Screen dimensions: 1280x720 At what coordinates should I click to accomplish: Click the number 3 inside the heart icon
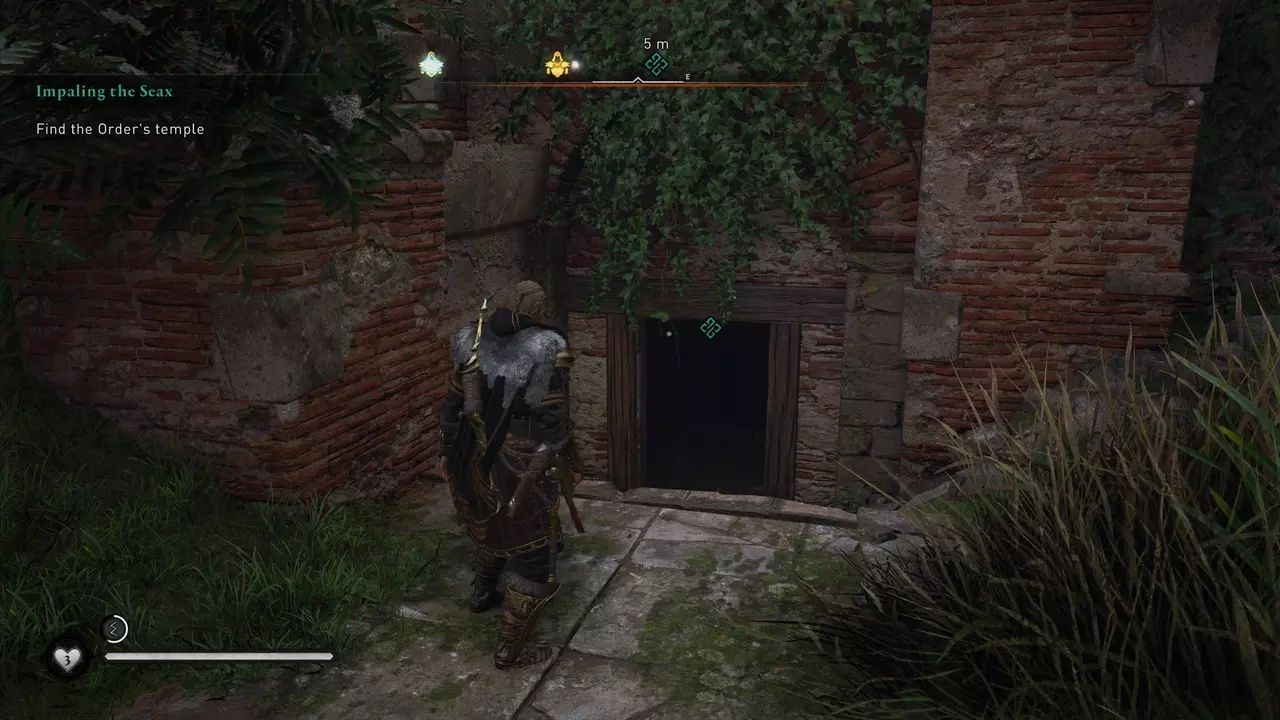(x=66, y=660)
